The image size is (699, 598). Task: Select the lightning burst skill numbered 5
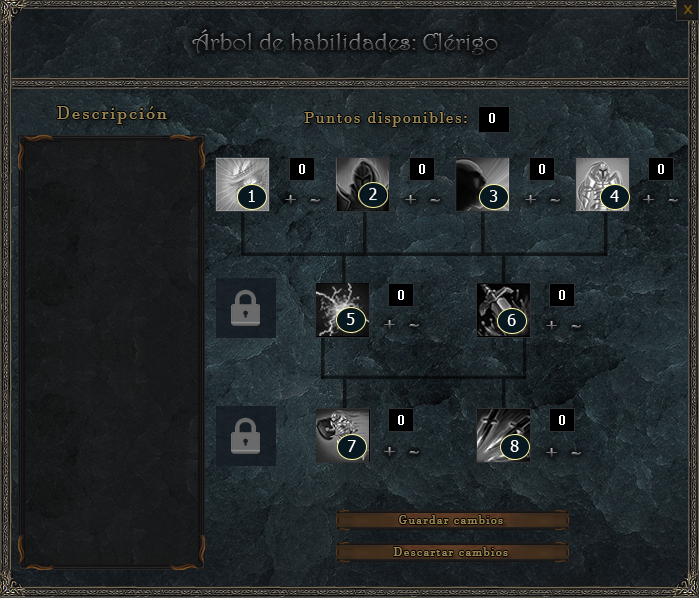coord(342,310)
